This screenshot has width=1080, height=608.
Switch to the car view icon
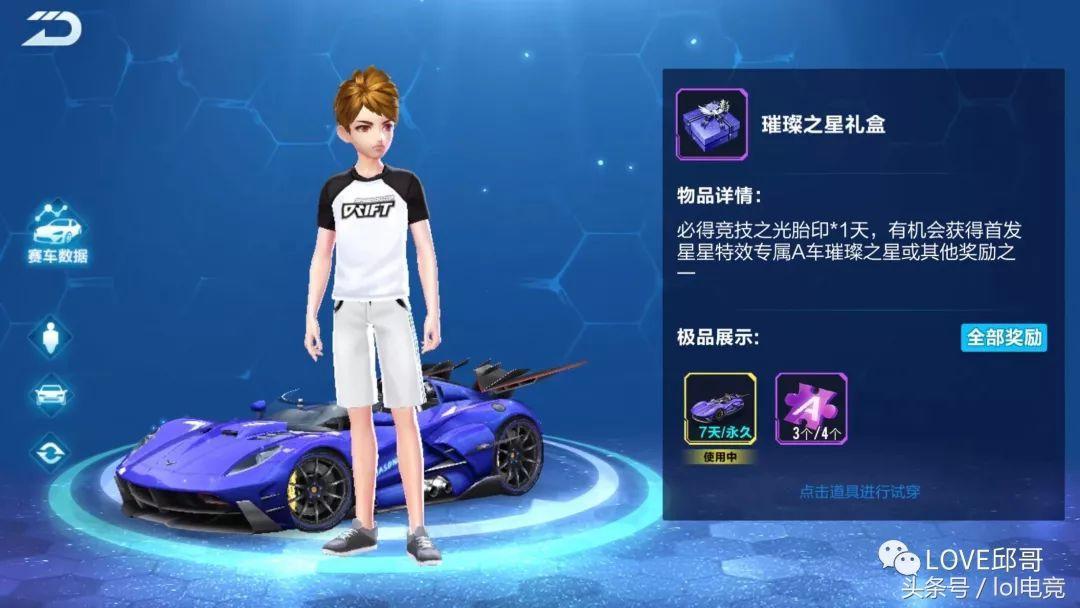pos(50,394)
